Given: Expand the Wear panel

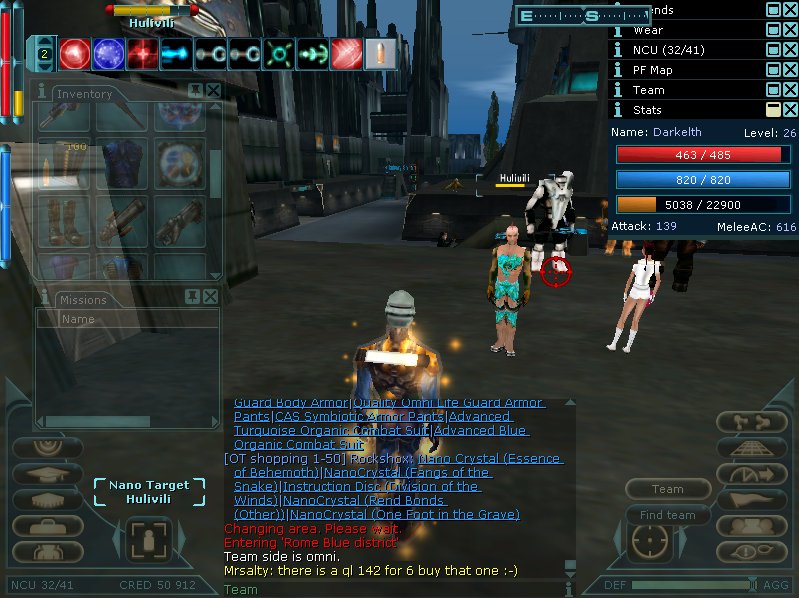Looking at the screenshot, I should [774, 30].
